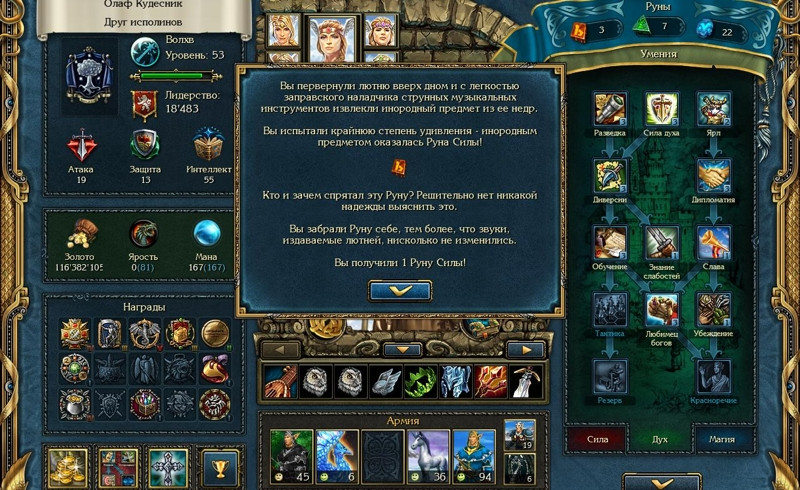Choose the Сила духа skill
Image resolution: width=800 pixels, height=490 pixels.
click(x=661, y=109)
